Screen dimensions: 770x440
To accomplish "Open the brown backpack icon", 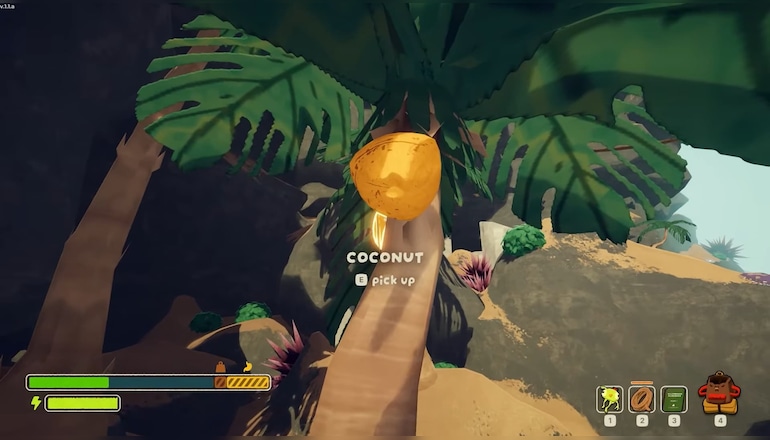I will pyautogui.click(x=719, y=394).
